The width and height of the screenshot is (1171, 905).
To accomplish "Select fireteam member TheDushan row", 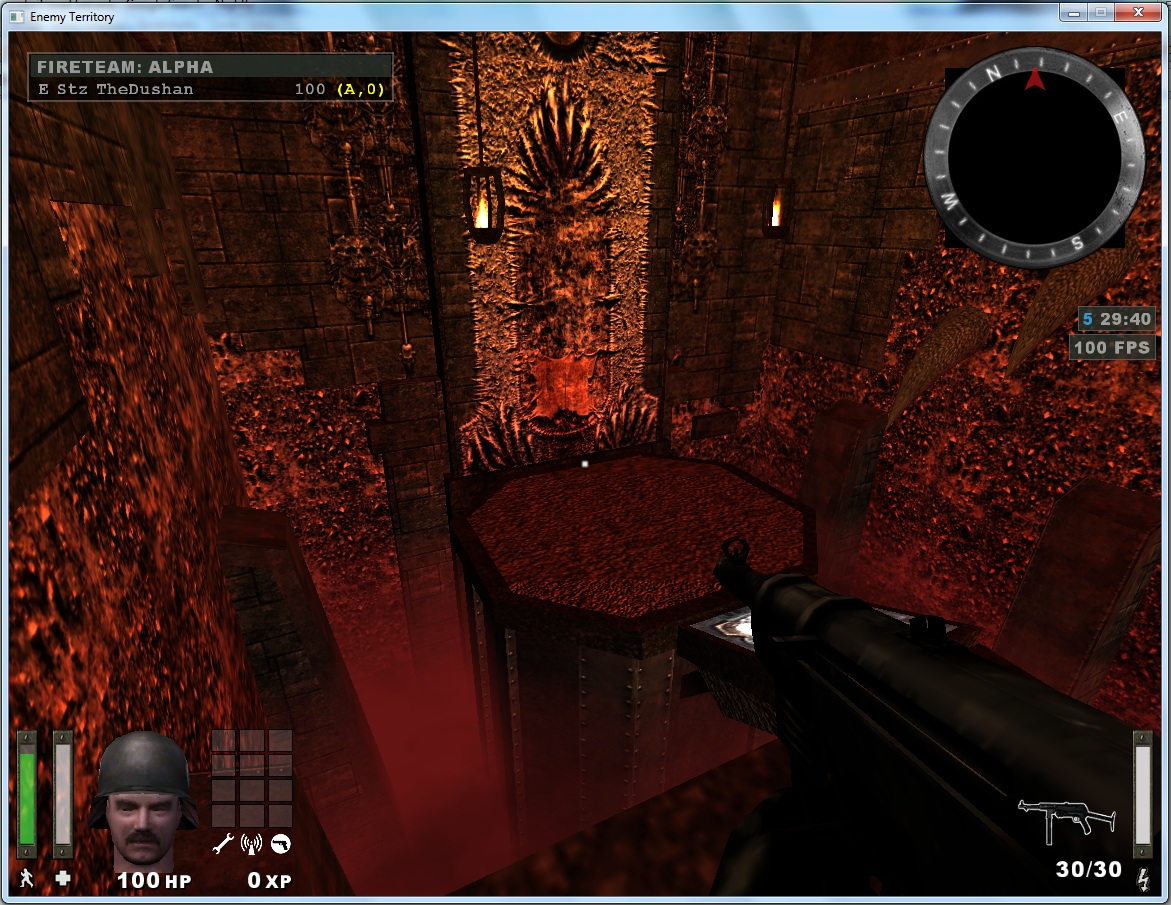I will (209, 89).
